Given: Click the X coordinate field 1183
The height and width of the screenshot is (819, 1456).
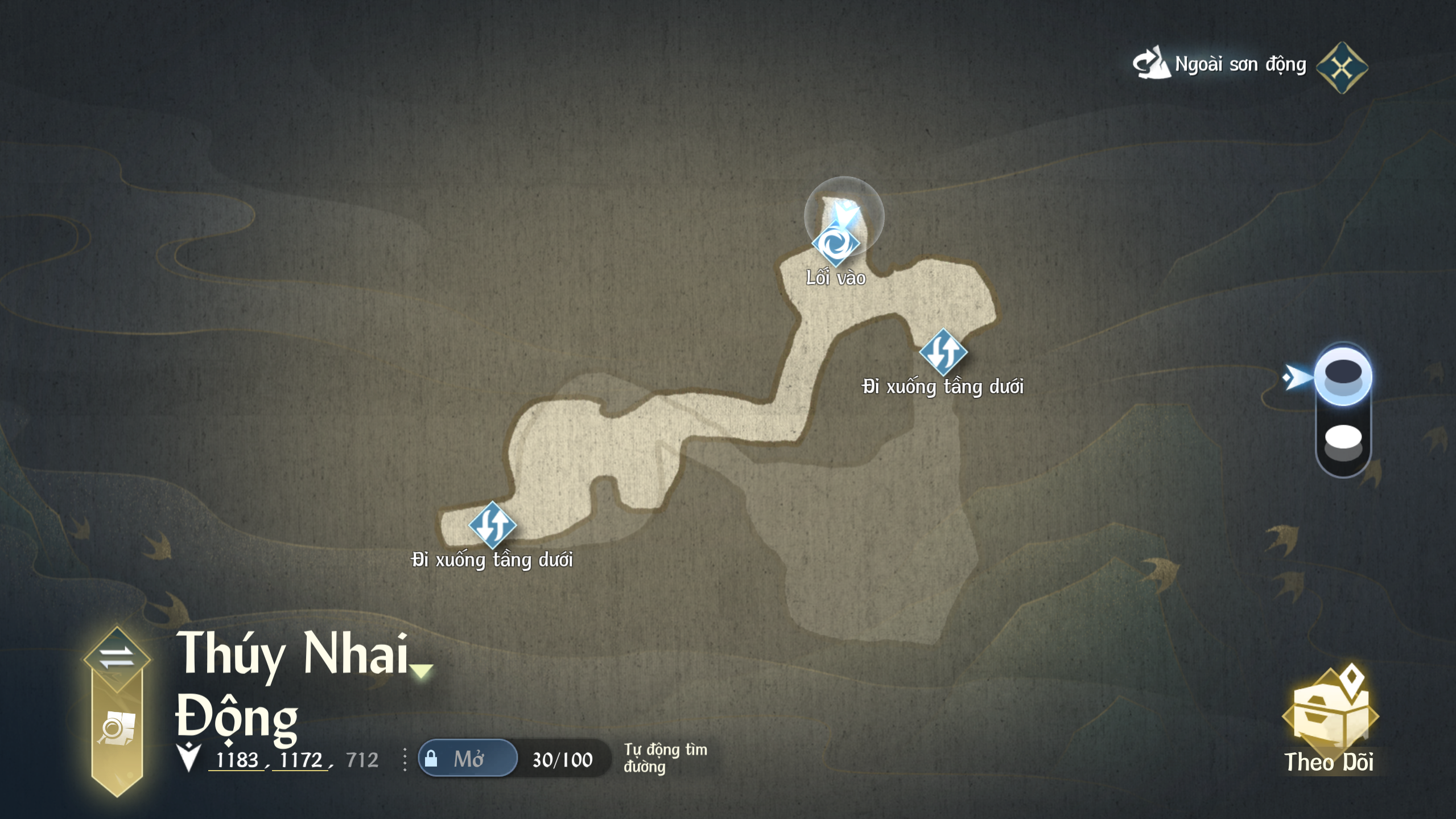Looking at the screenshot, I should 237,760.
